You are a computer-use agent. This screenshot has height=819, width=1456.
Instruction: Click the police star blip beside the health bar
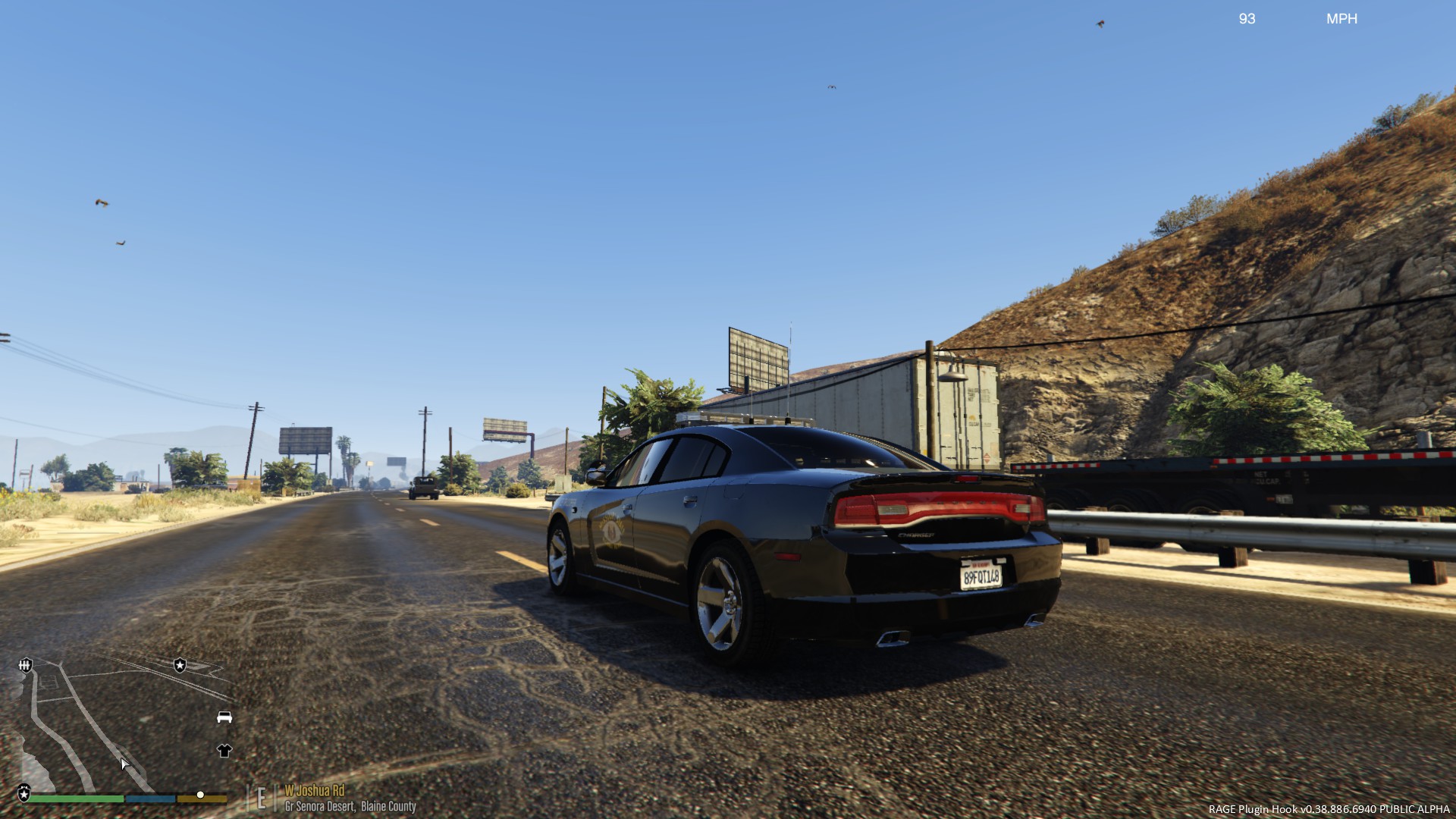pos(24,792)
